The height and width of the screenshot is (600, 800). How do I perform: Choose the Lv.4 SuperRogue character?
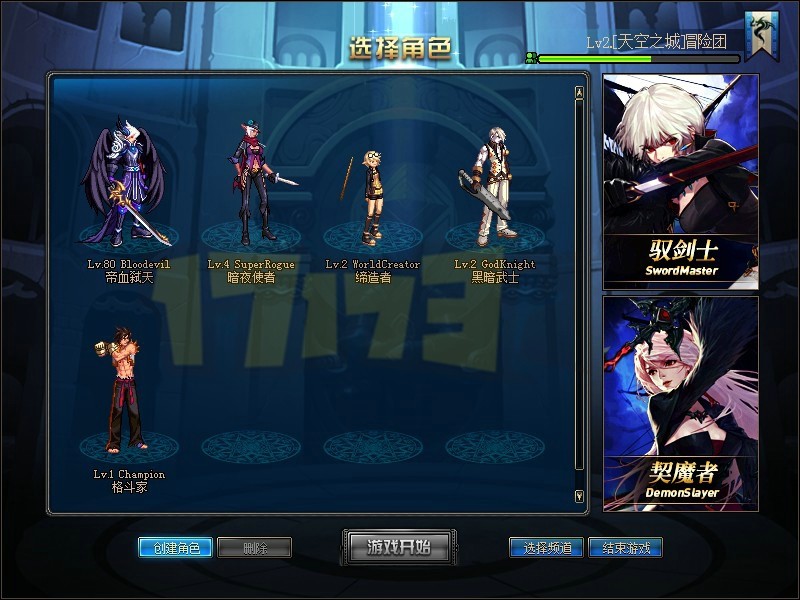point(251,185)
